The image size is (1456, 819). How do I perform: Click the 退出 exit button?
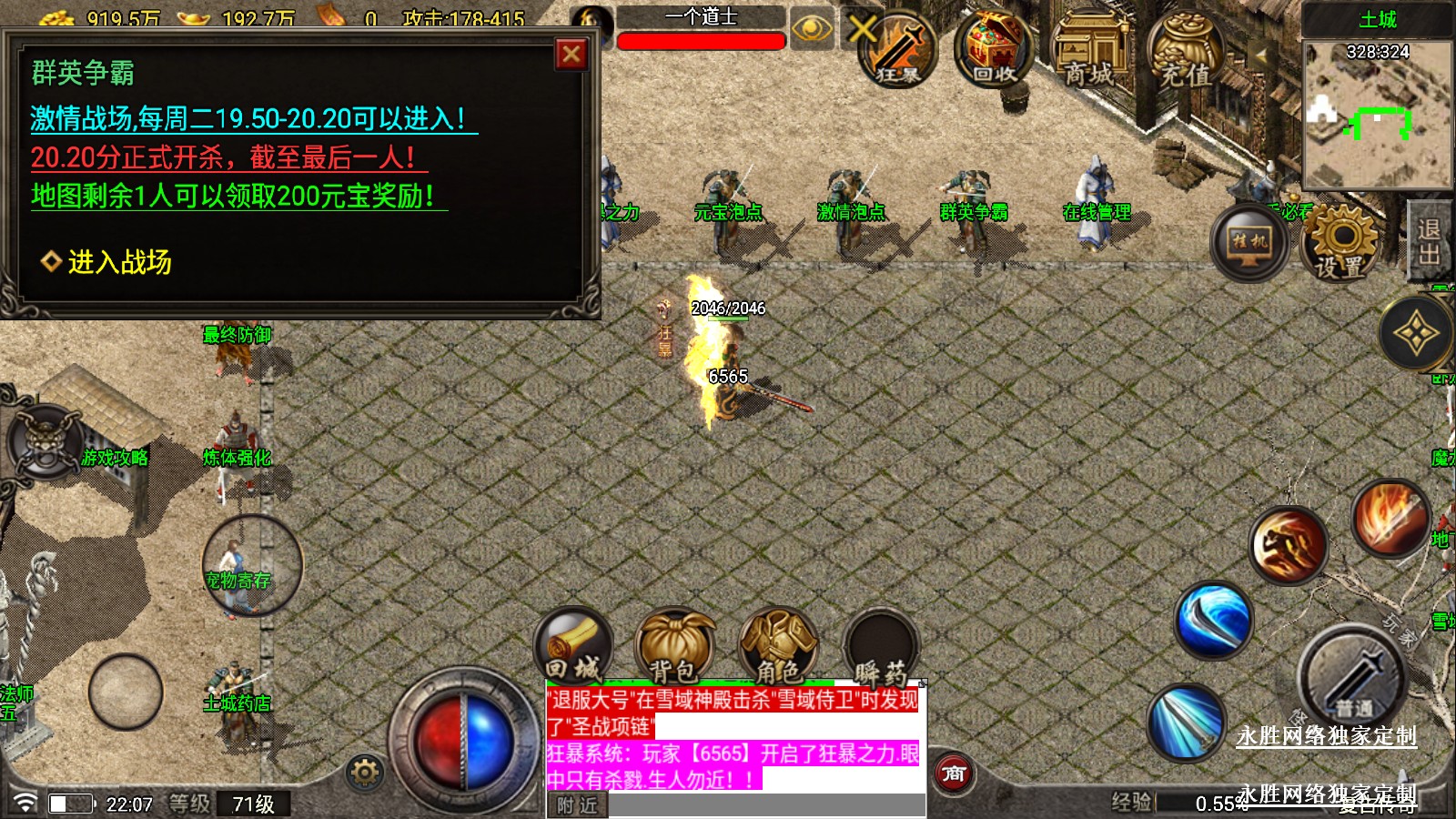(1430, 242)
